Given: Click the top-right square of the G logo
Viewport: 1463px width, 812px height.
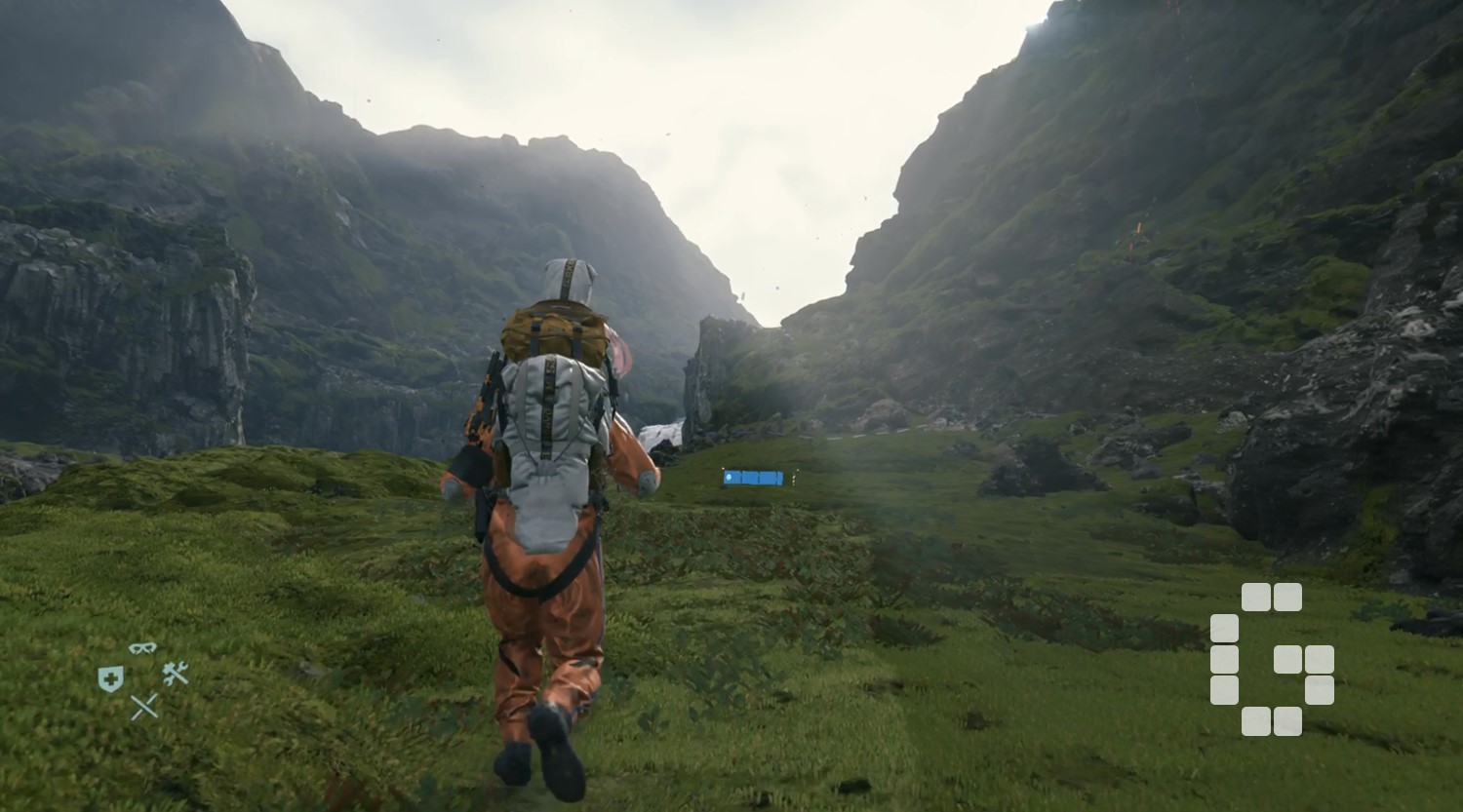Looking at the screenshot, I should click(x=1286, y=597).
